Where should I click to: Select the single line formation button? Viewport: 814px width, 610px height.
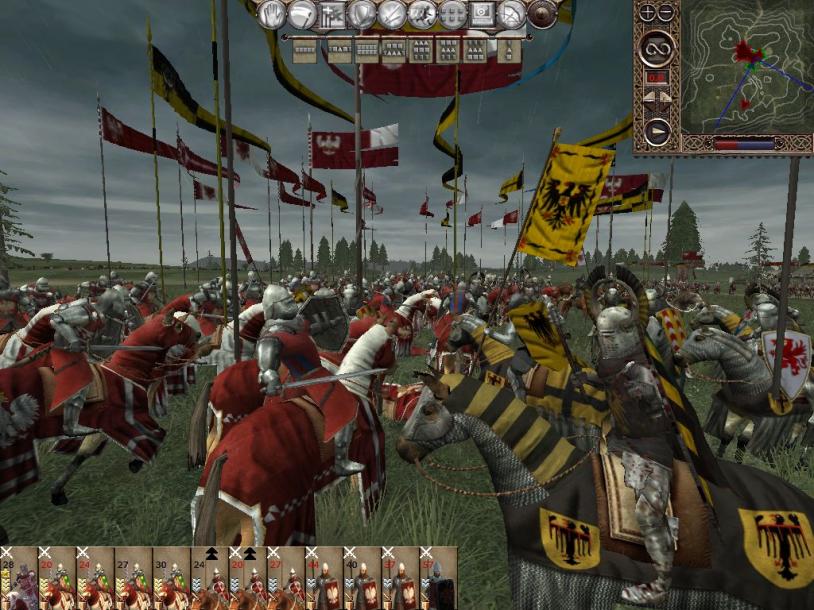304,47
